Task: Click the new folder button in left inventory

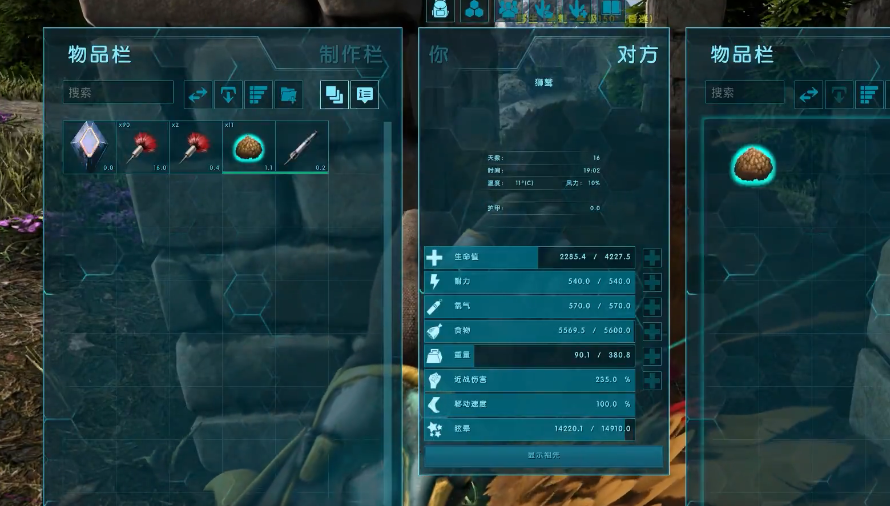Action: point(288,95)
